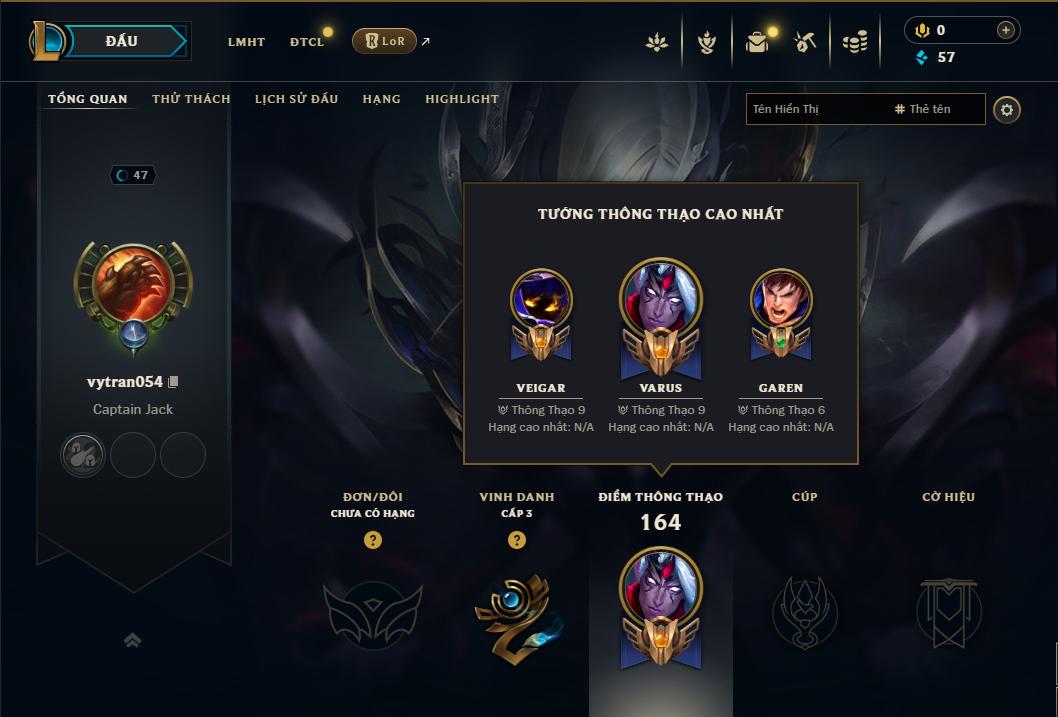Click the Tên Hiển Thị search field

pos(815,109)
